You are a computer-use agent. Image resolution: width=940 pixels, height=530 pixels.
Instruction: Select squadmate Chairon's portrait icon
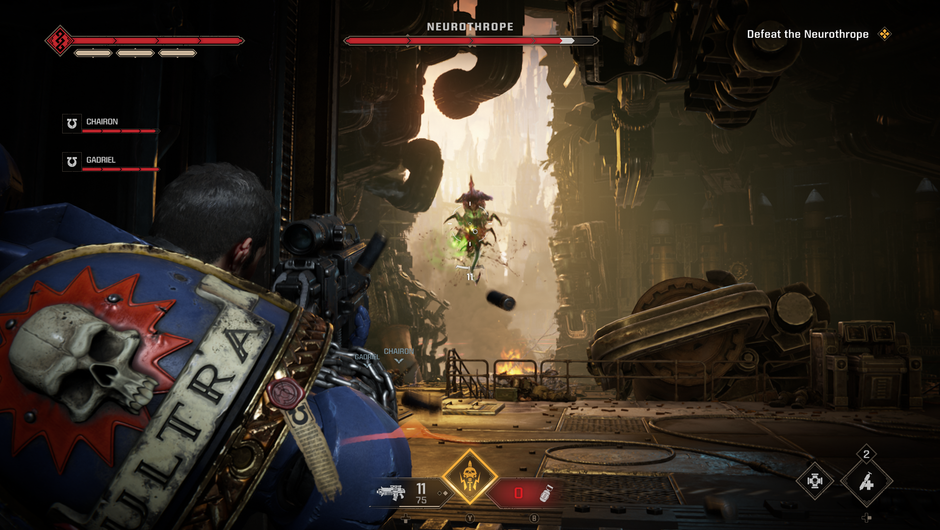[x=71, y=123]
